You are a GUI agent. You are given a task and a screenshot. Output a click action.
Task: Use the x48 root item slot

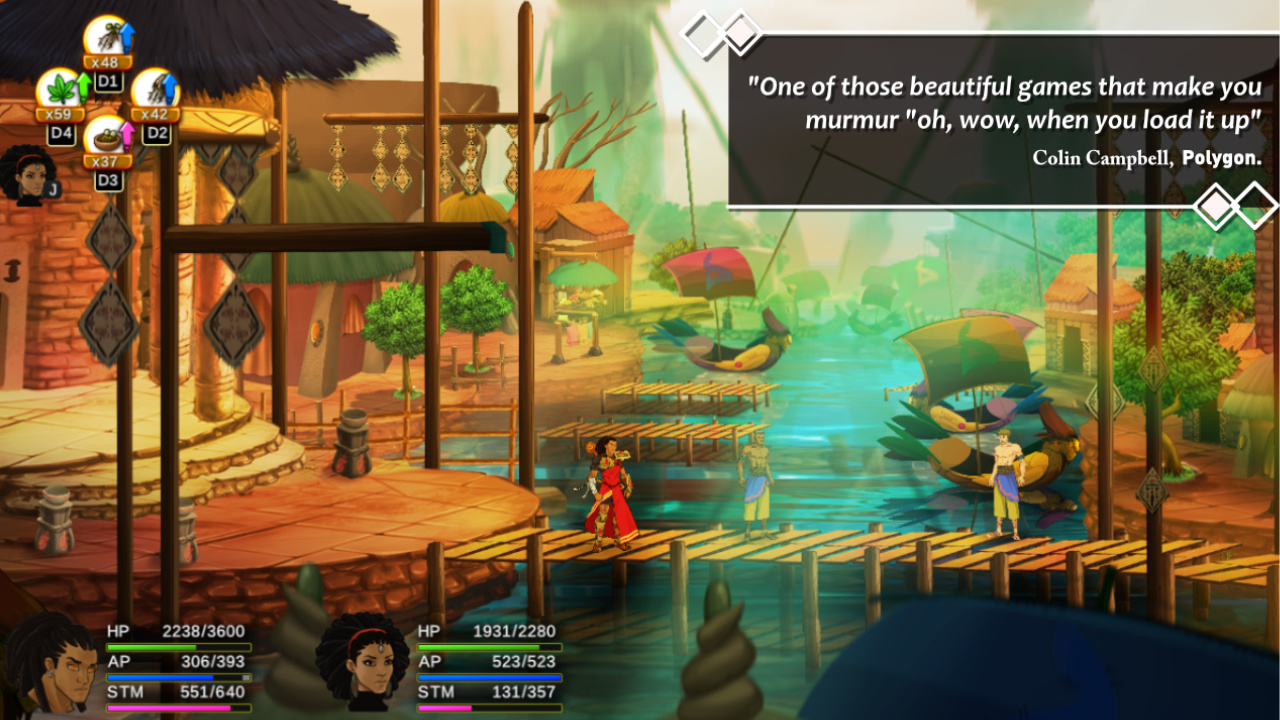click(x=106, y=39)
